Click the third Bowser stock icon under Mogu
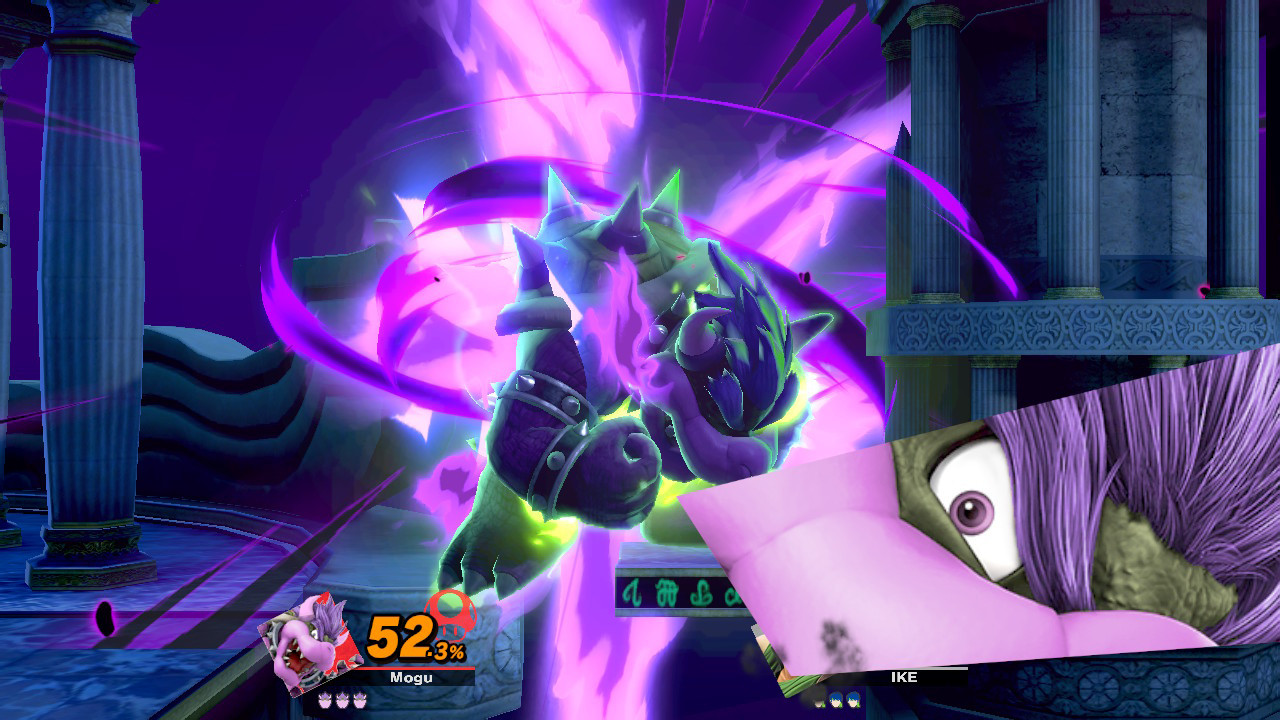Screen dimensions: 1280x720 pyautogui.click(x=358, y=700)
